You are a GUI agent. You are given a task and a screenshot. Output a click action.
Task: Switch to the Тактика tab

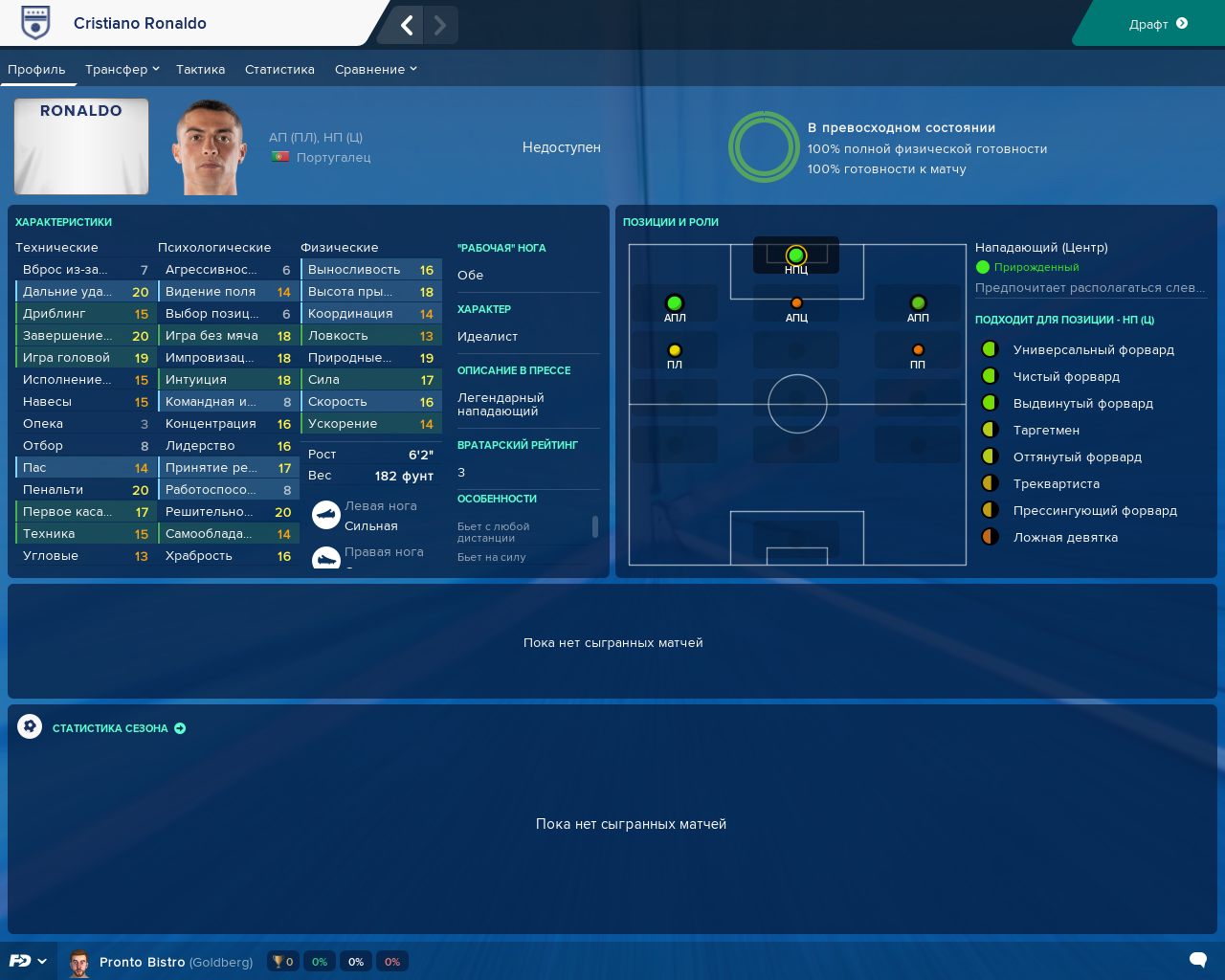(x=200, y=69)
